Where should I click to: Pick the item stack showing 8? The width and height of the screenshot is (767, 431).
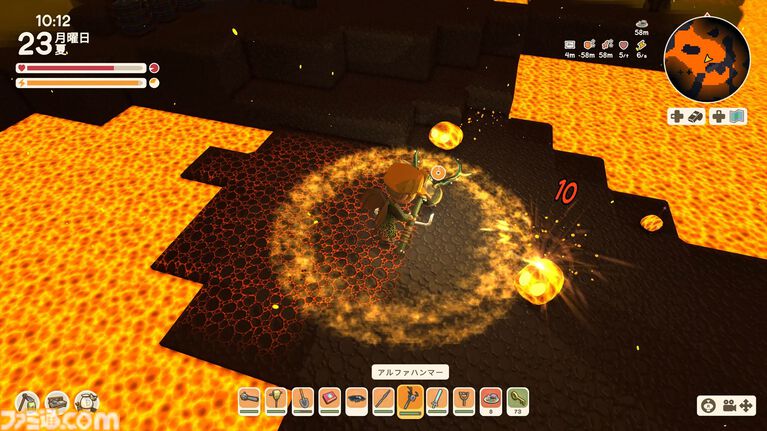coord(490,400)
